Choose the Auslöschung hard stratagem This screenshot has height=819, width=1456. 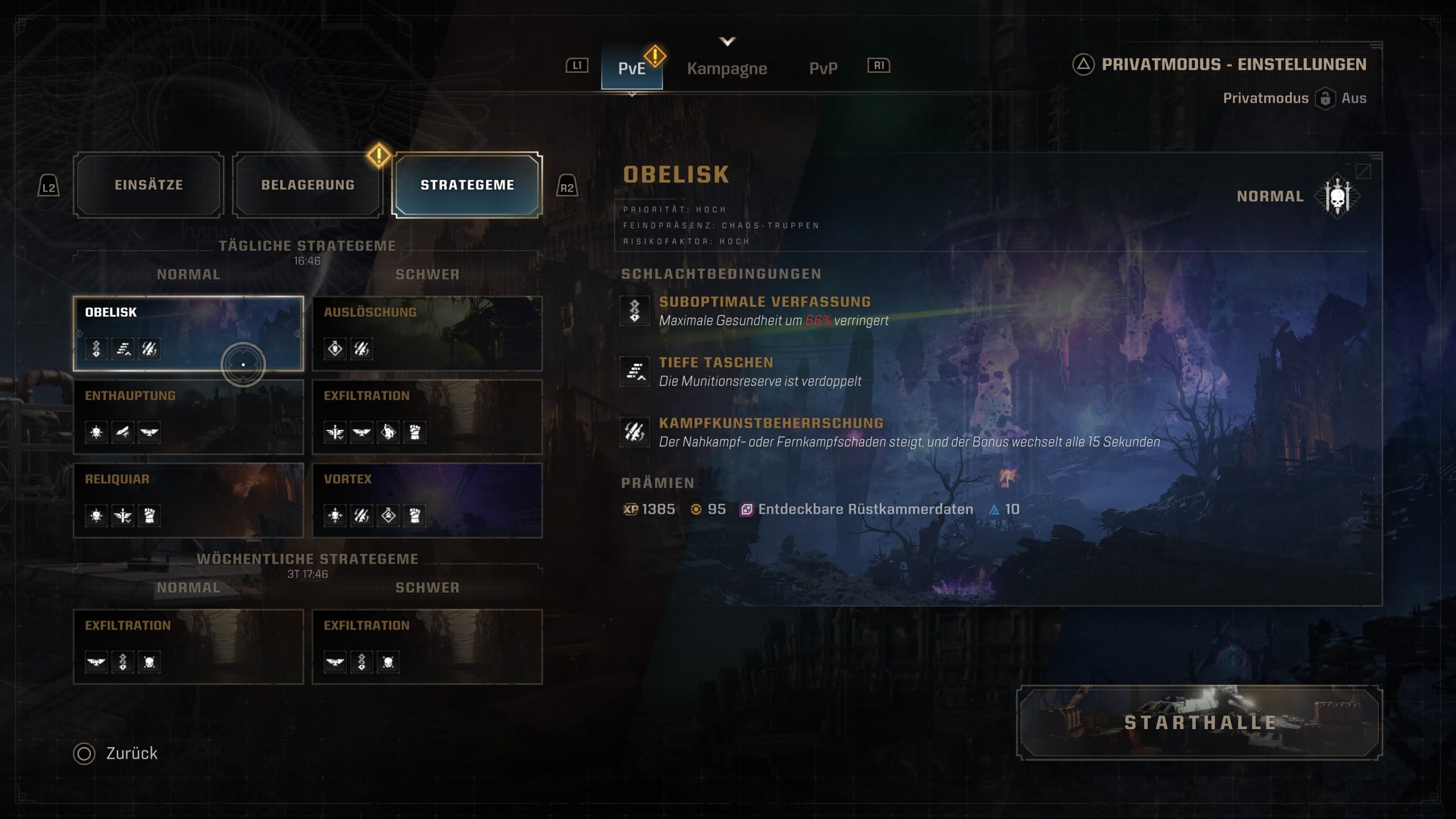click(x=427, y=333)
